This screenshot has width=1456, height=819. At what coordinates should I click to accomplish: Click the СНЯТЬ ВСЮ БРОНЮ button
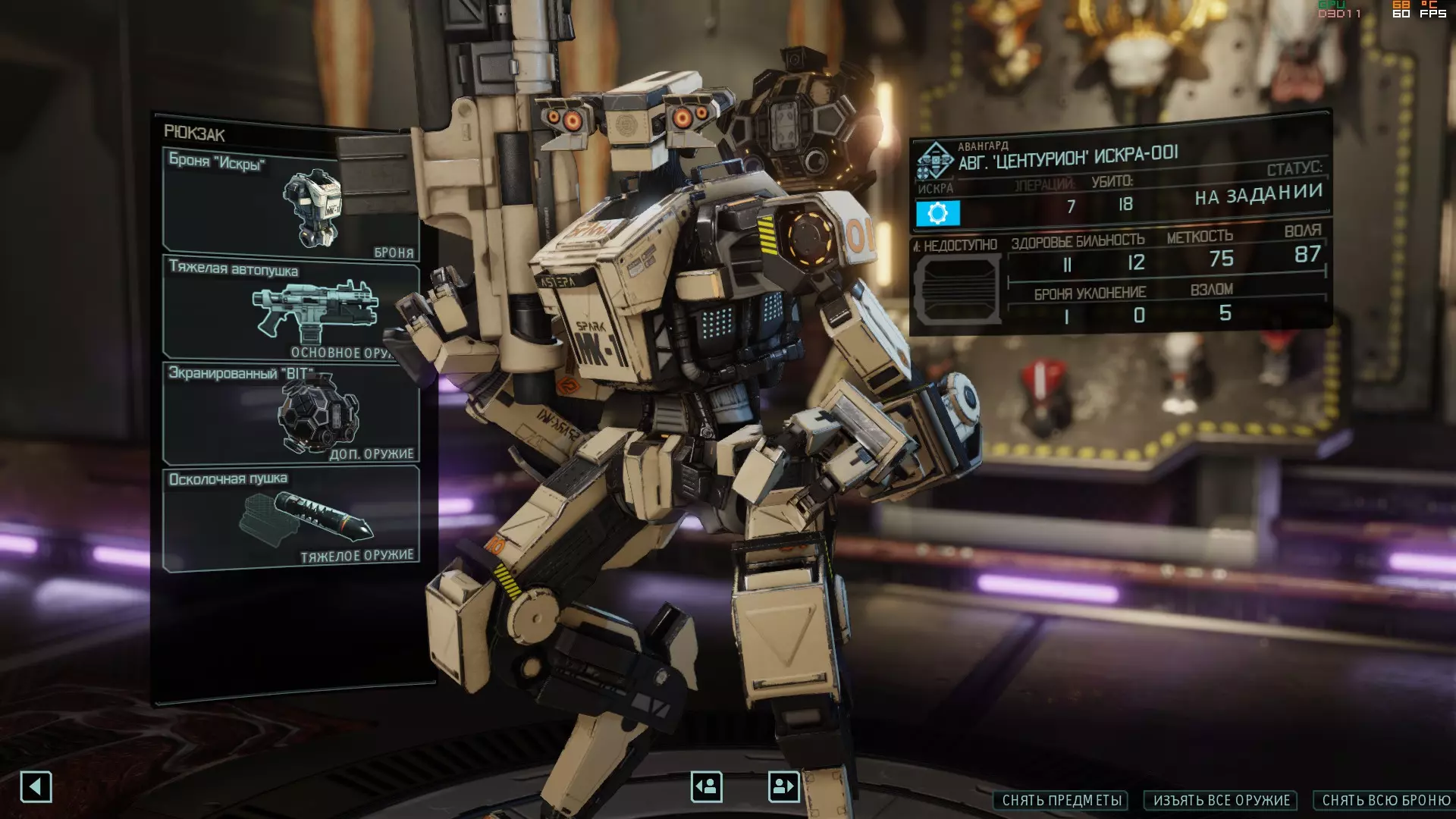1385,801
